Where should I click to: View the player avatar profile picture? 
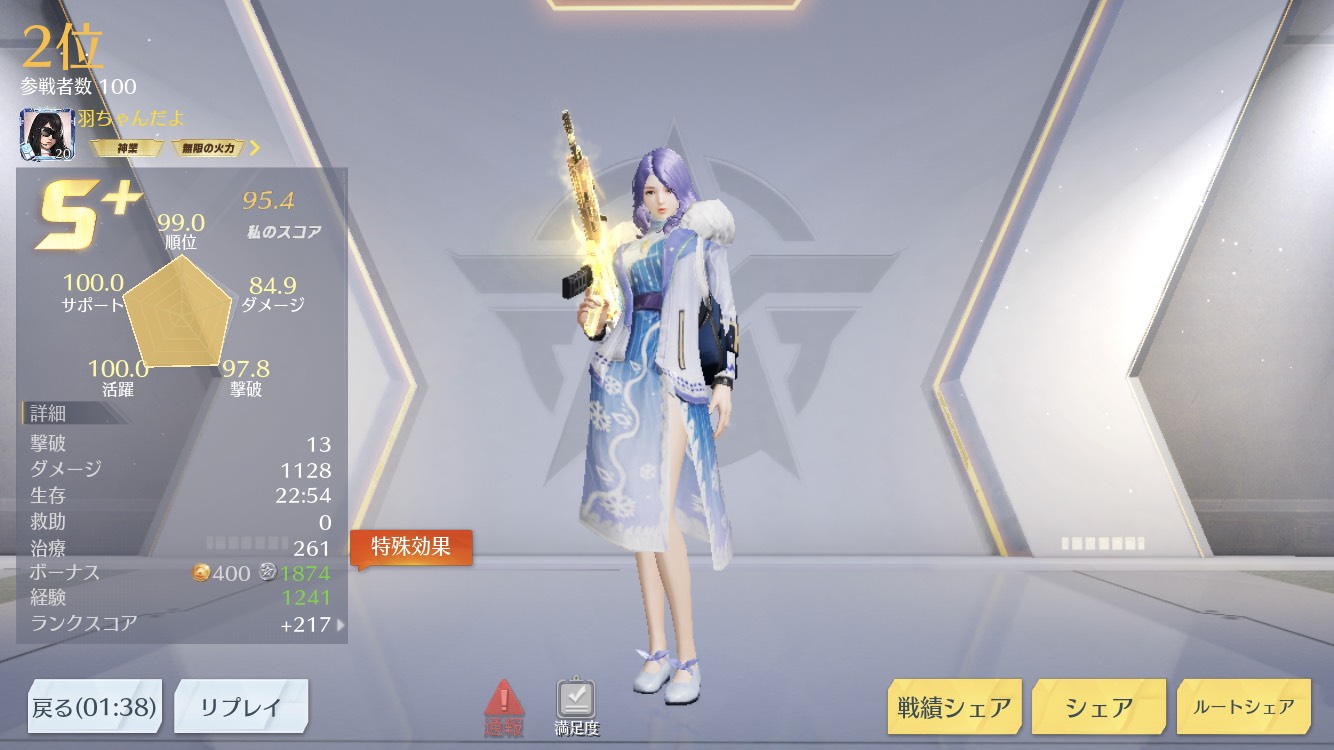42,134
